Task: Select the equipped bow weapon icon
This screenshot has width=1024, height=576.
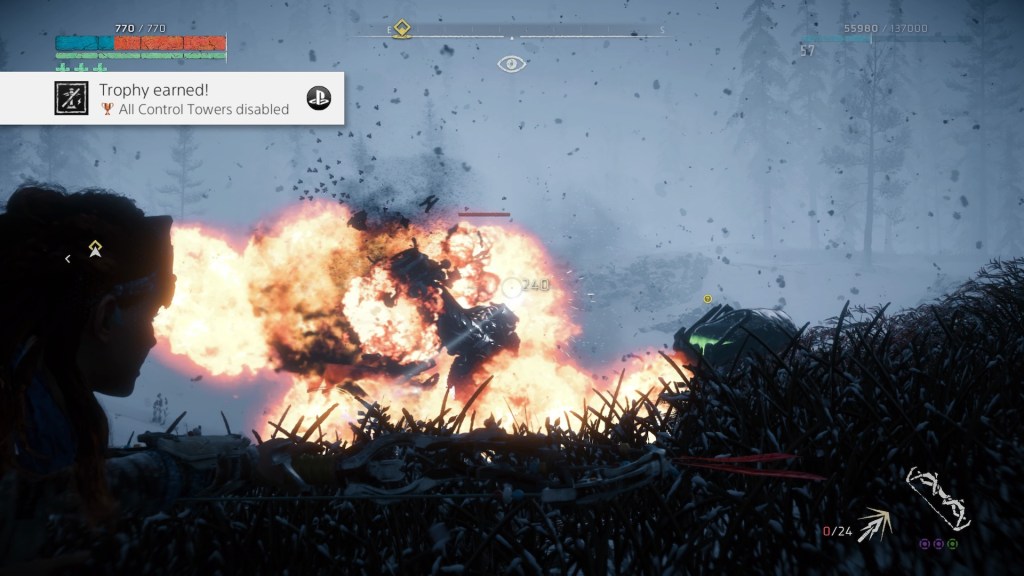Action: click(937, 499)
